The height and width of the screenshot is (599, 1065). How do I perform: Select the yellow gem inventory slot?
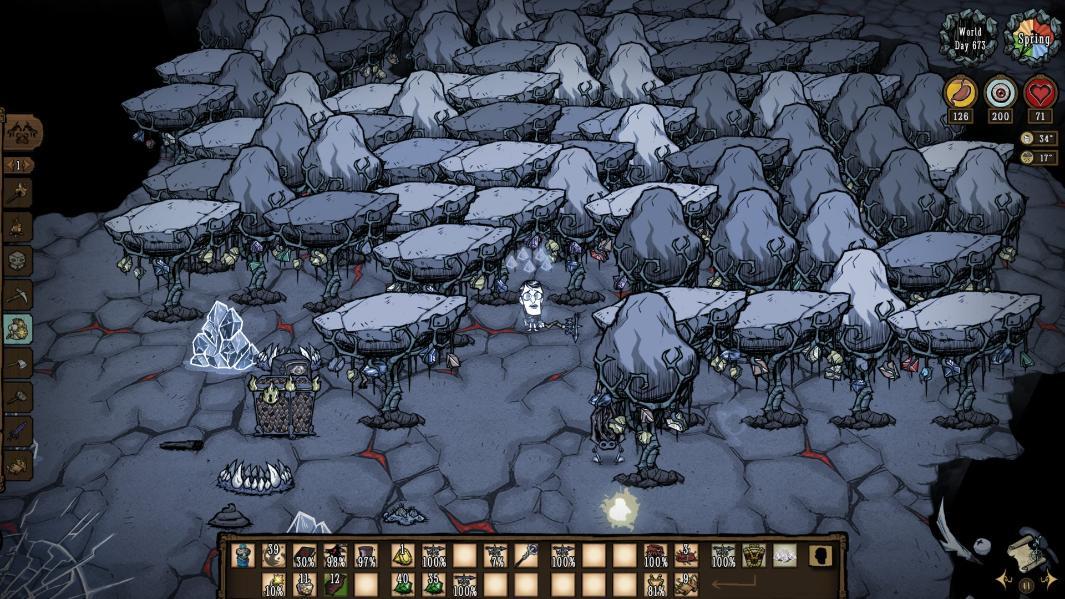401,555
